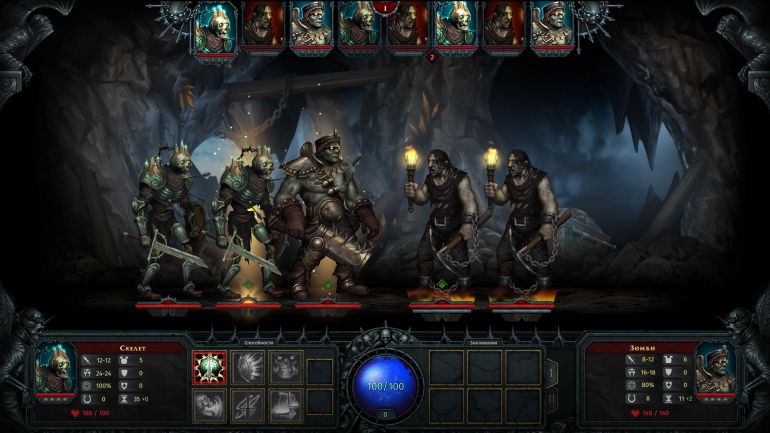This screenshot has width=770, height=433.
Task: Activate the grey winged shield ability
Action: click(x=248, y=368)
